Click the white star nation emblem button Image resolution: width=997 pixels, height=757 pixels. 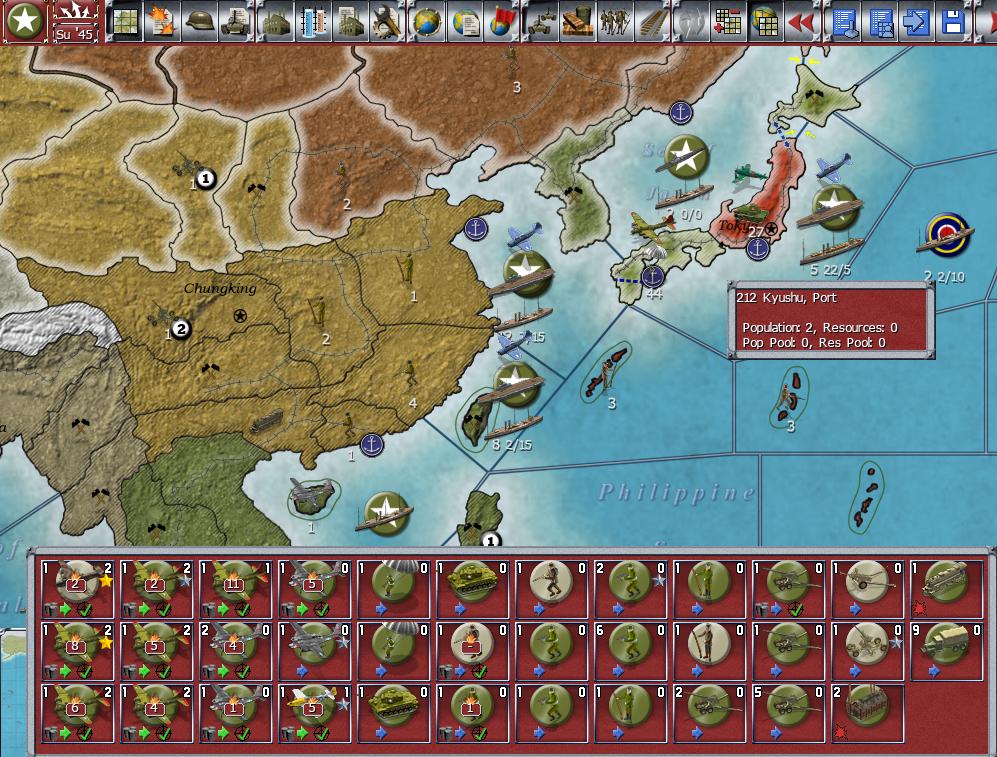(23, 21)
